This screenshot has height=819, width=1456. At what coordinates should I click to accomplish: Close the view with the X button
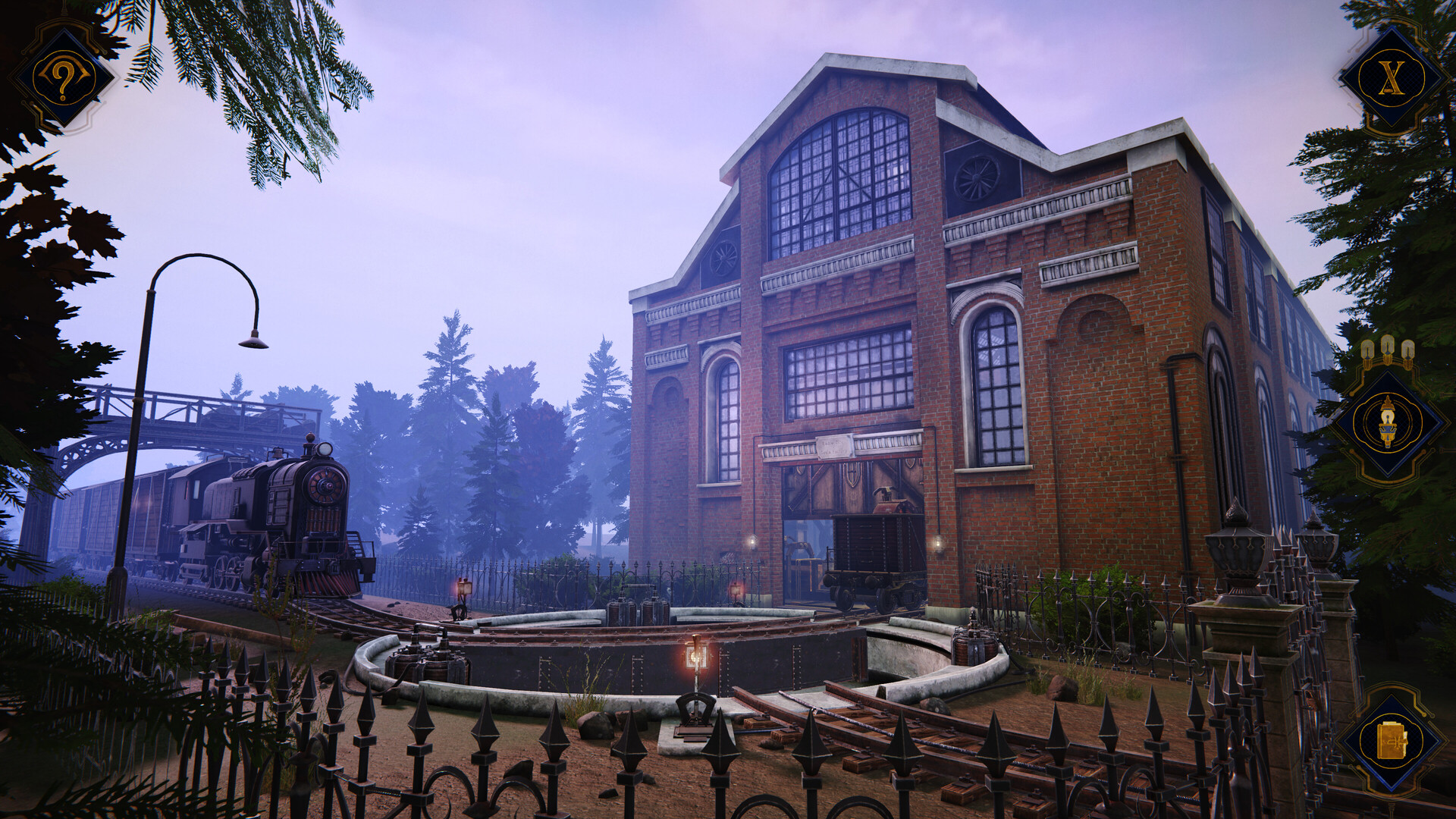pyautogui.click(x=1390, y=78)
